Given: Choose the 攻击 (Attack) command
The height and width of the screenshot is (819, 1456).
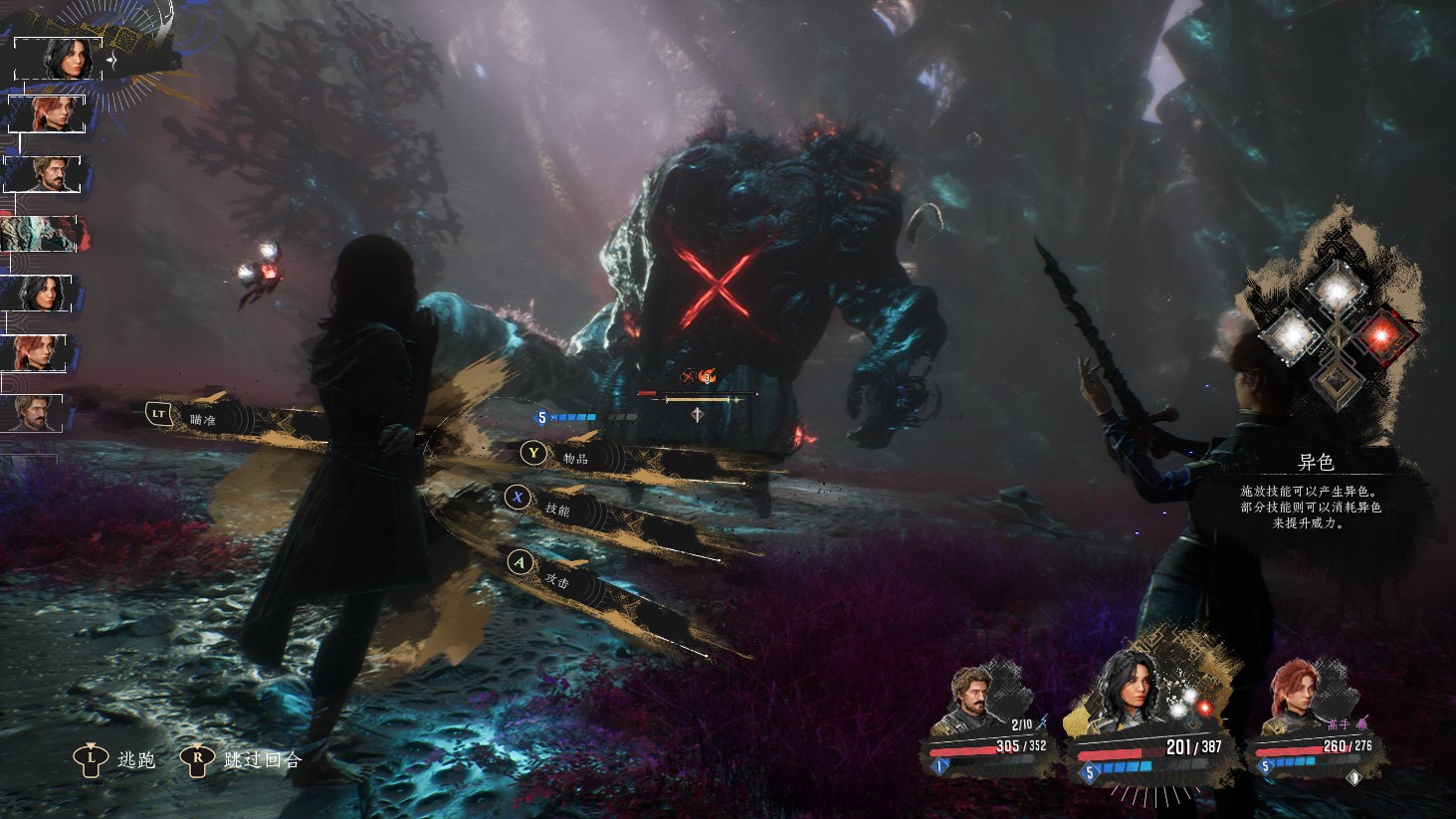Looking at the screenshot, I should click(557, 578).
